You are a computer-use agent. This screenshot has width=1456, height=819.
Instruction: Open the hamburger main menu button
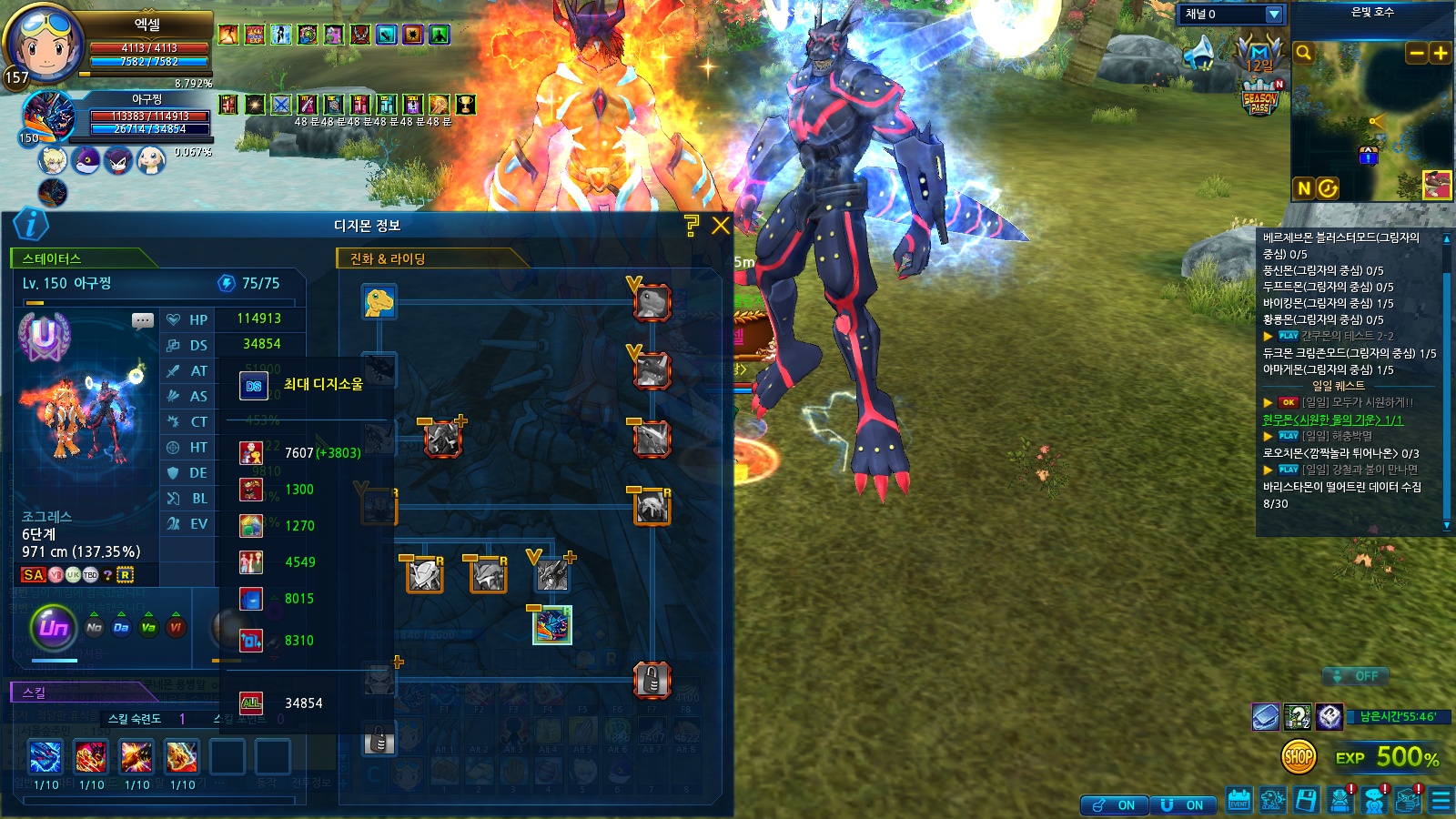1441,801
